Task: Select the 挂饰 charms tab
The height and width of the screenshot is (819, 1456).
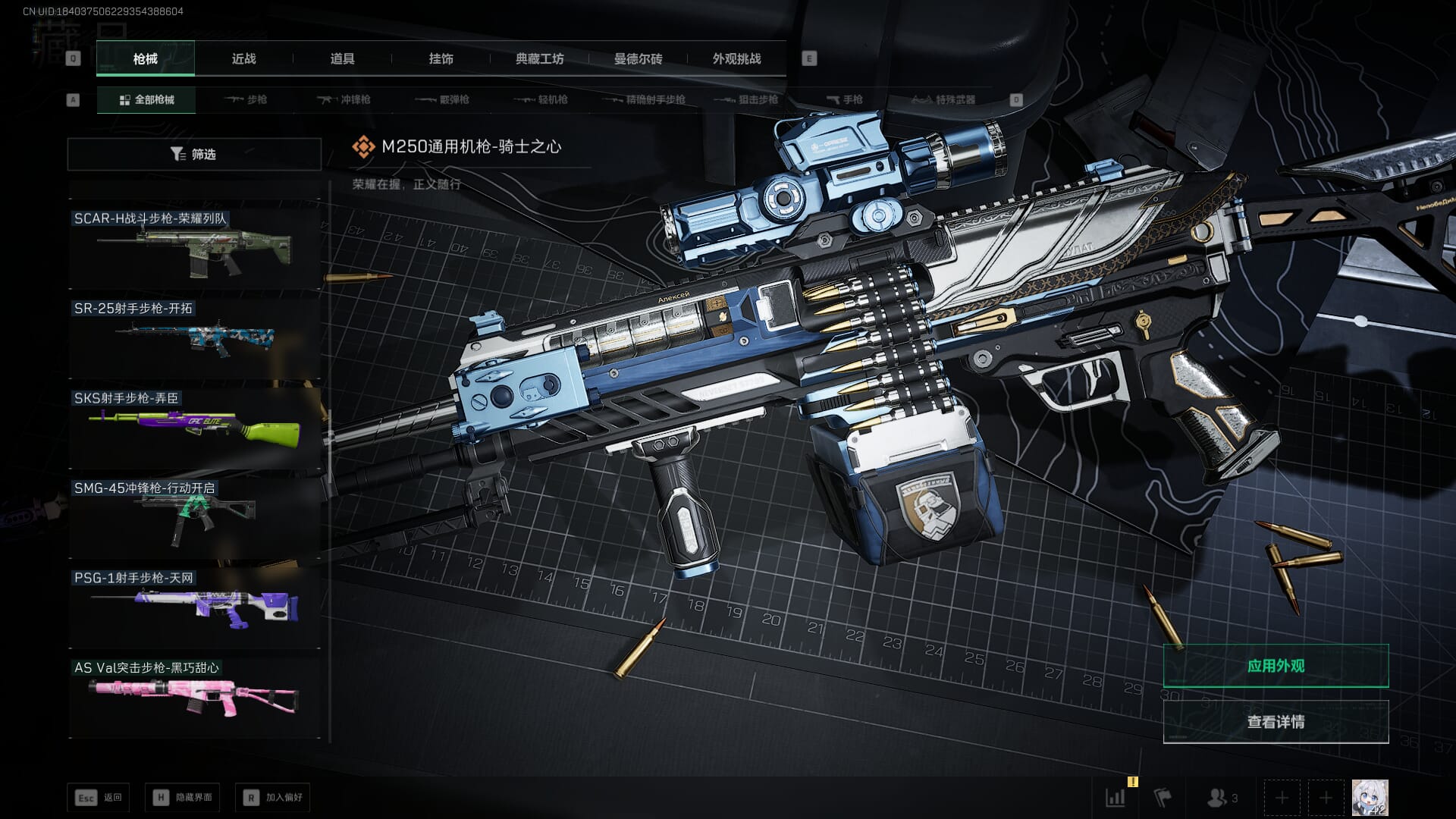Action: [441, 59]
